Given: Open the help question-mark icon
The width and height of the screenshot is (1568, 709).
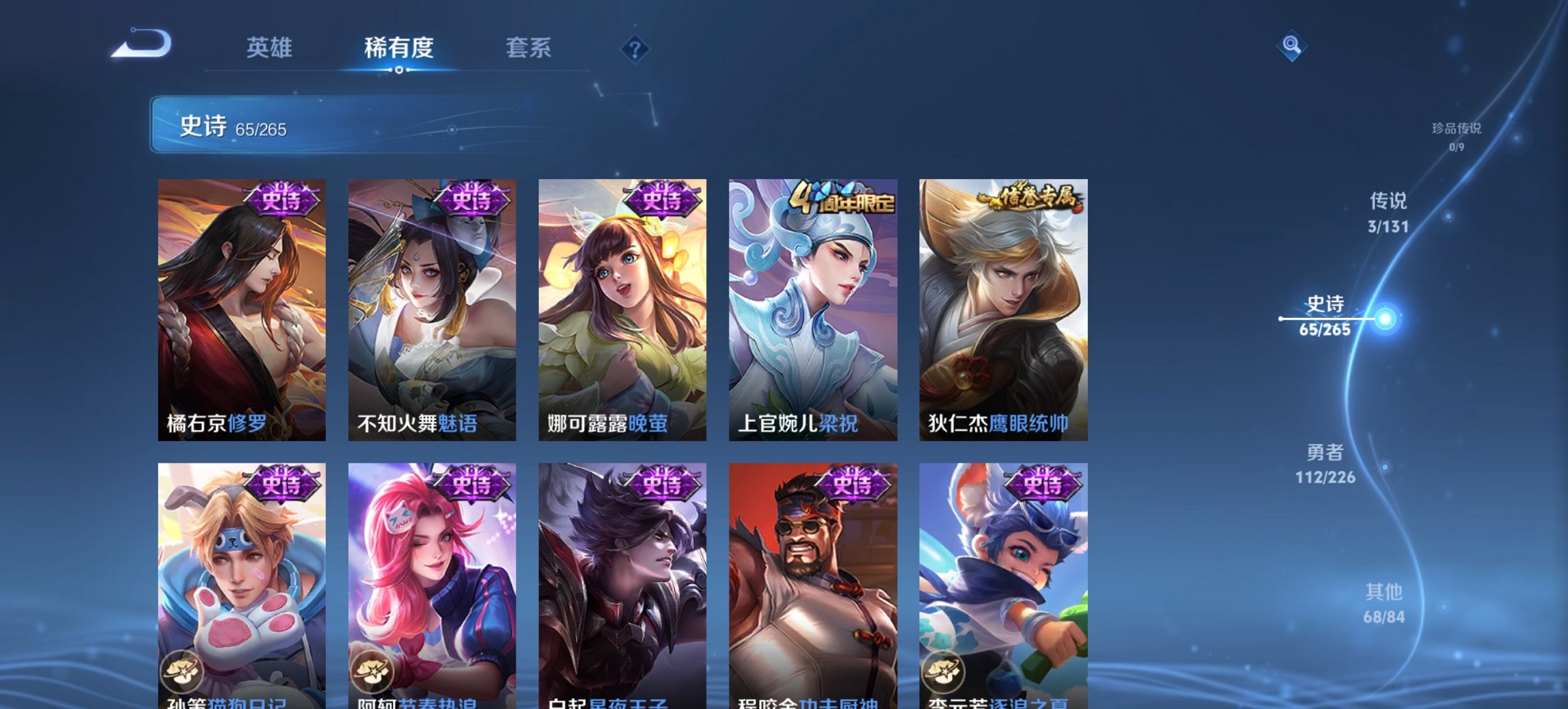Looking at the screenshot, I should [x=634, y=49].
